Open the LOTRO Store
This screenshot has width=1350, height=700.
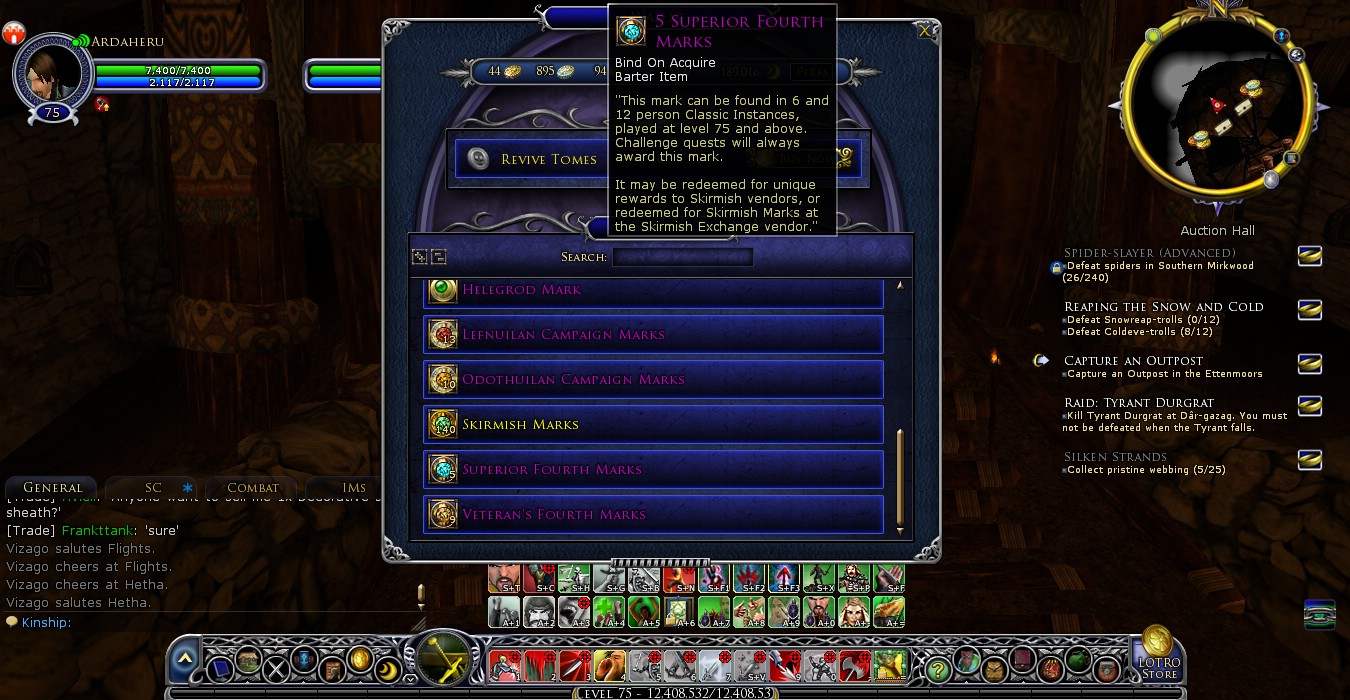(1158, 655)
